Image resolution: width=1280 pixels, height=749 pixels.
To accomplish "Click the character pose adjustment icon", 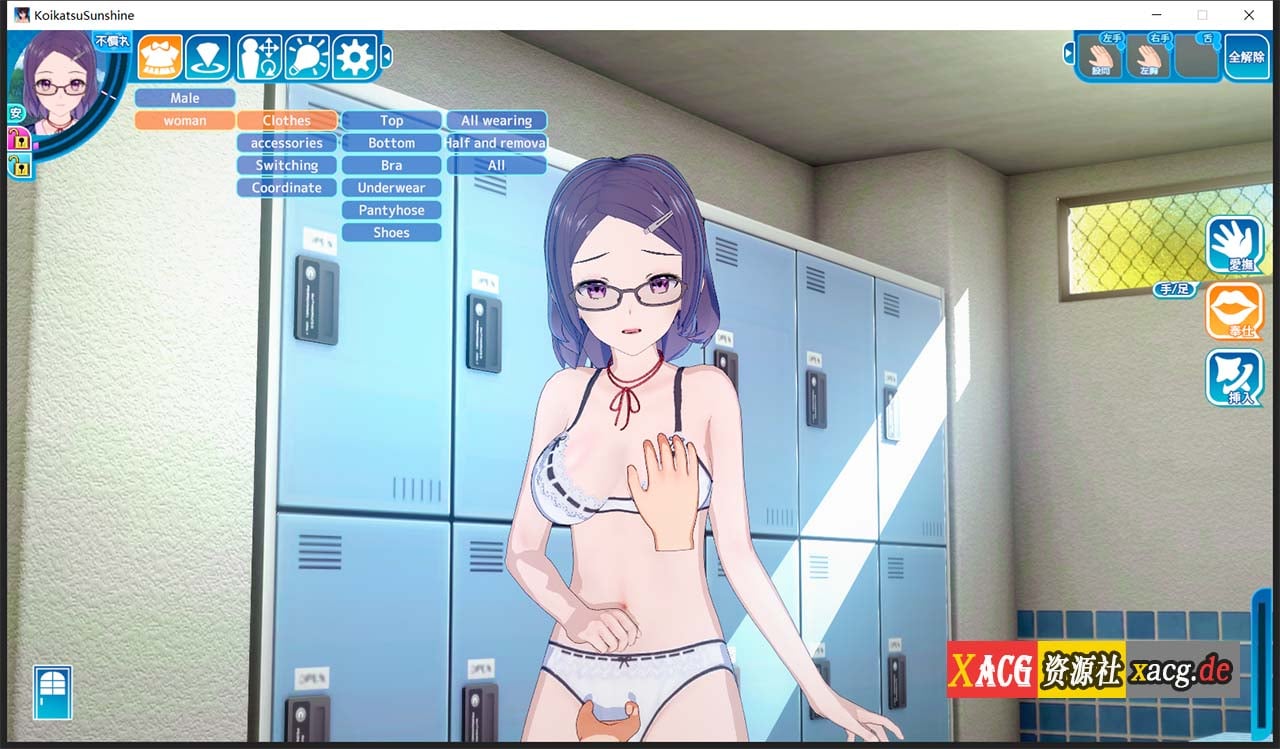I will point(258,57).
